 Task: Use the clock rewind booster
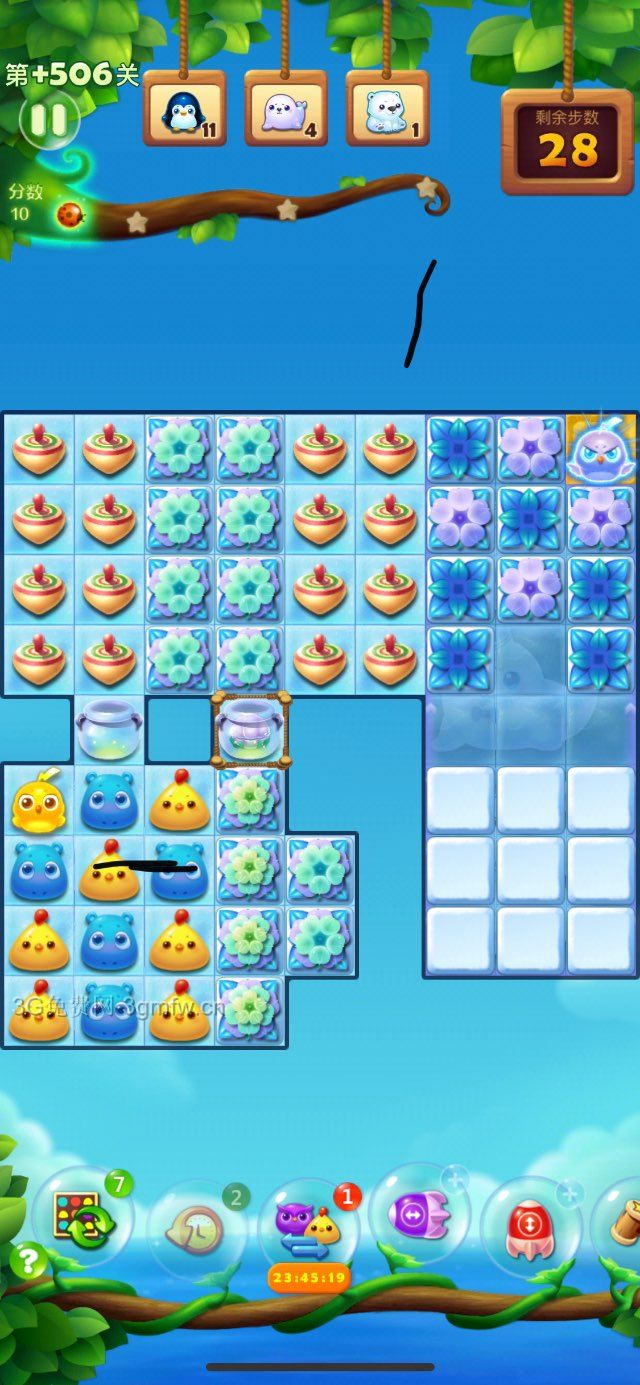pos(198,1227)
